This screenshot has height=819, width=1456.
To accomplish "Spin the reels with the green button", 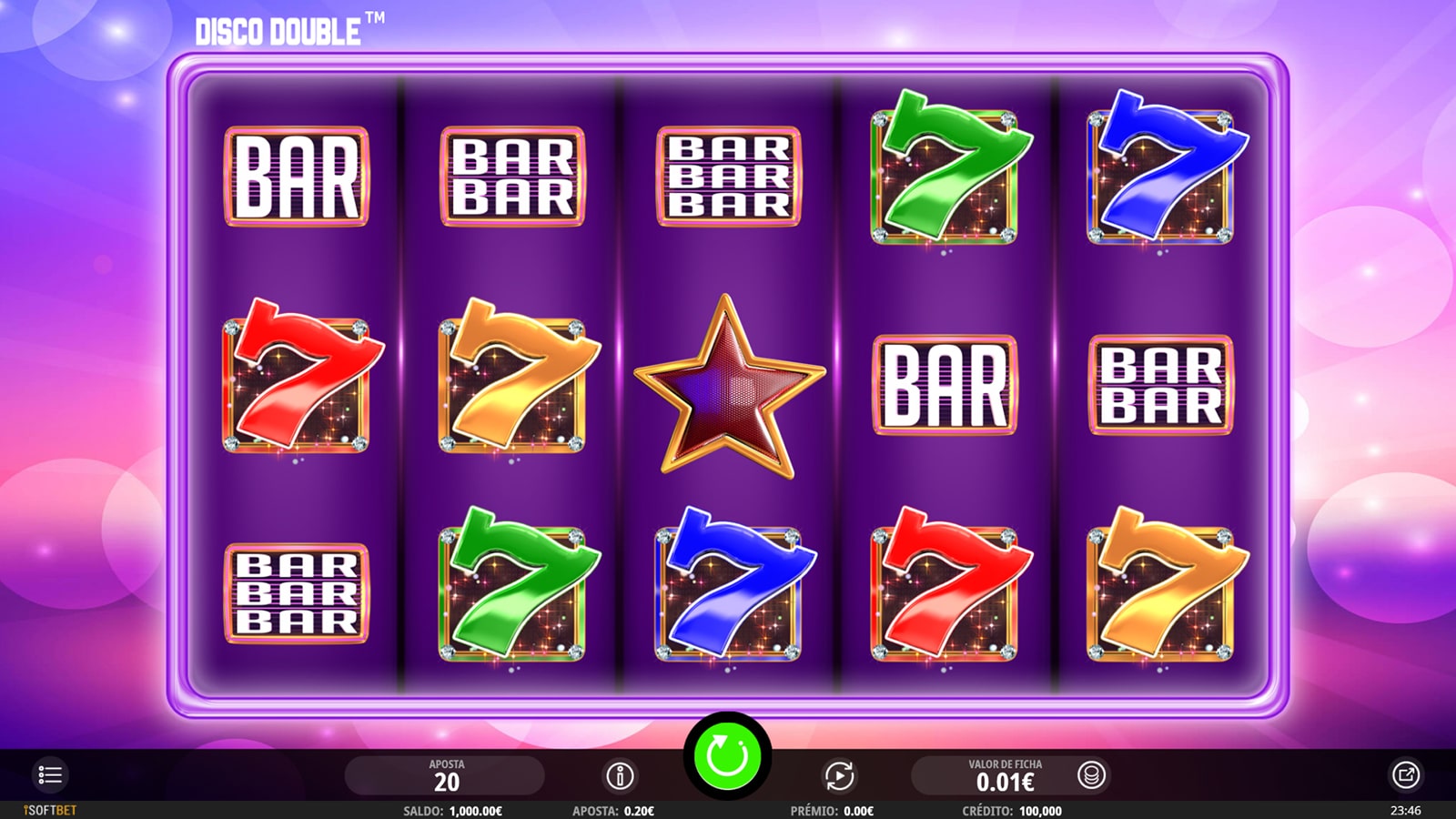I will pos(727,755).
